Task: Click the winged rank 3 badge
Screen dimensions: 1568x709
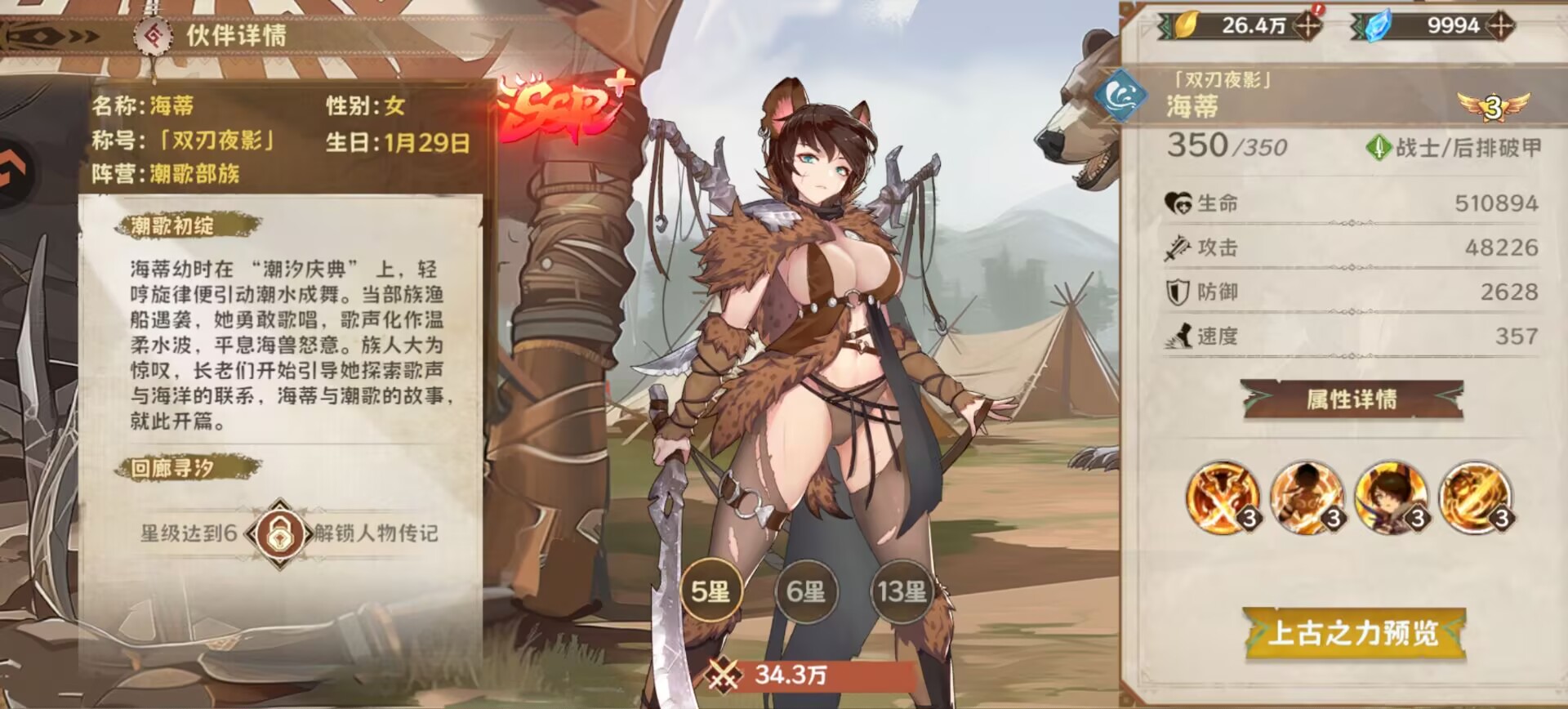Action: pyautogui.click(x=1493, y=106)
